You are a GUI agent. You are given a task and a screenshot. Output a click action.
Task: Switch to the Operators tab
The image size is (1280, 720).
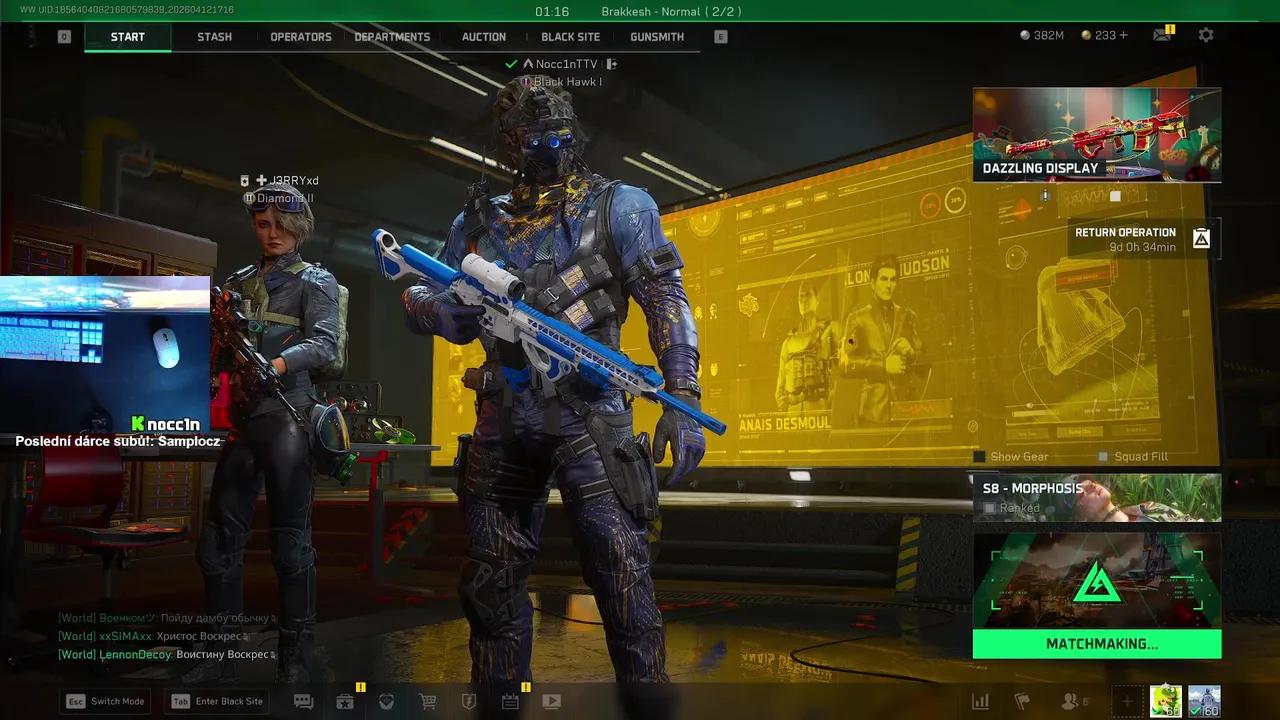(x=300, y=37)
